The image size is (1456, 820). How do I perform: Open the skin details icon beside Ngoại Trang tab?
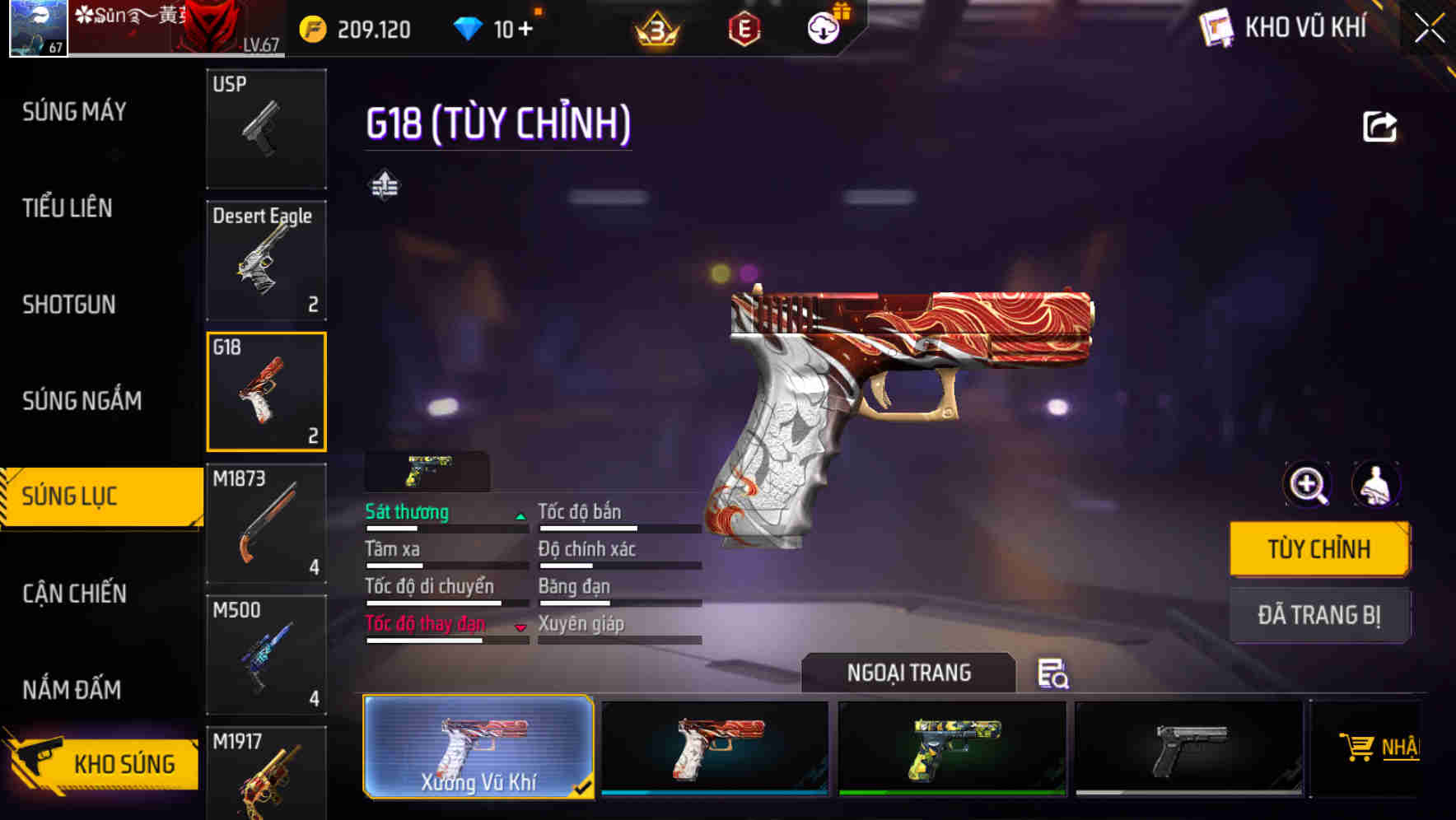pos(1055,673)
